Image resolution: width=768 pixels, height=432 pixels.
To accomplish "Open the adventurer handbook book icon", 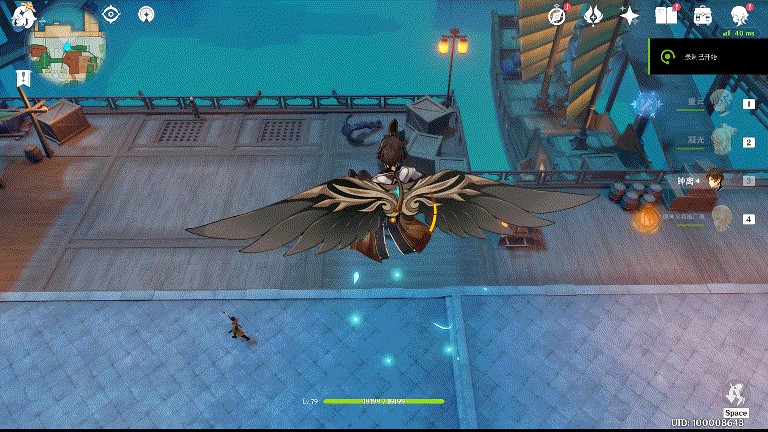I will point(665,15).
